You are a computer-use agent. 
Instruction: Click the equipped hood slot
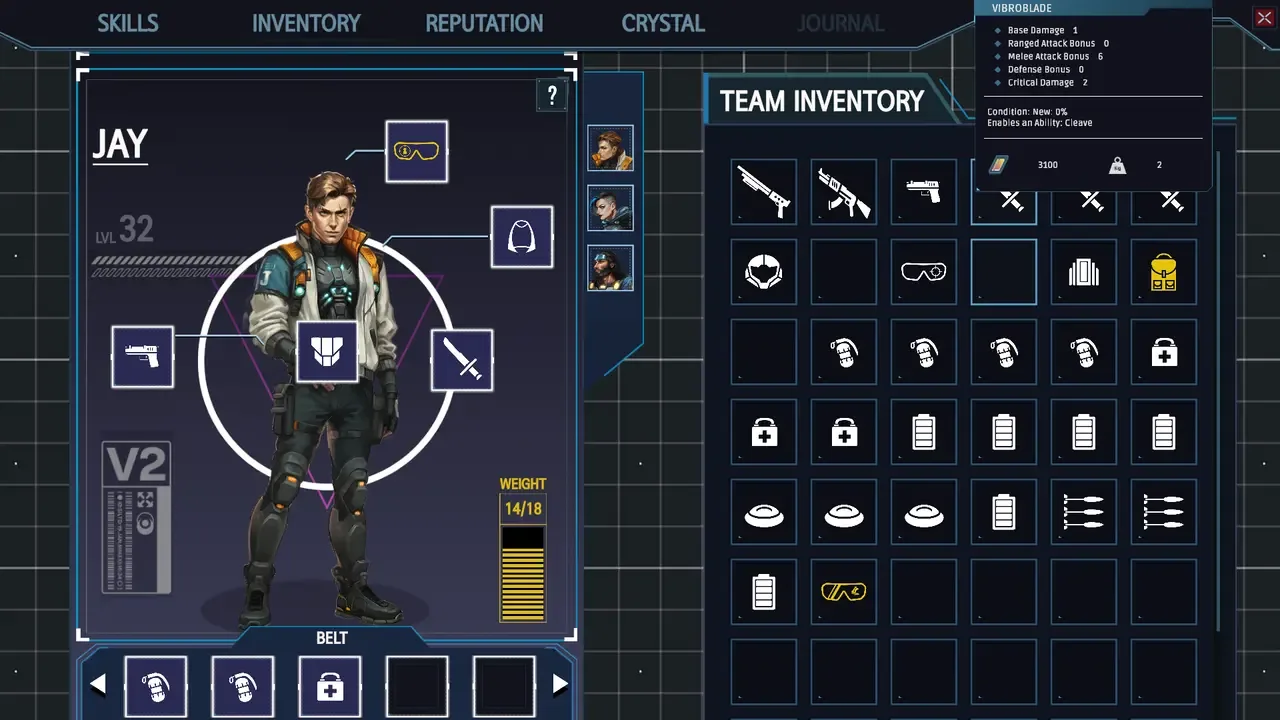tap(522, 237)
